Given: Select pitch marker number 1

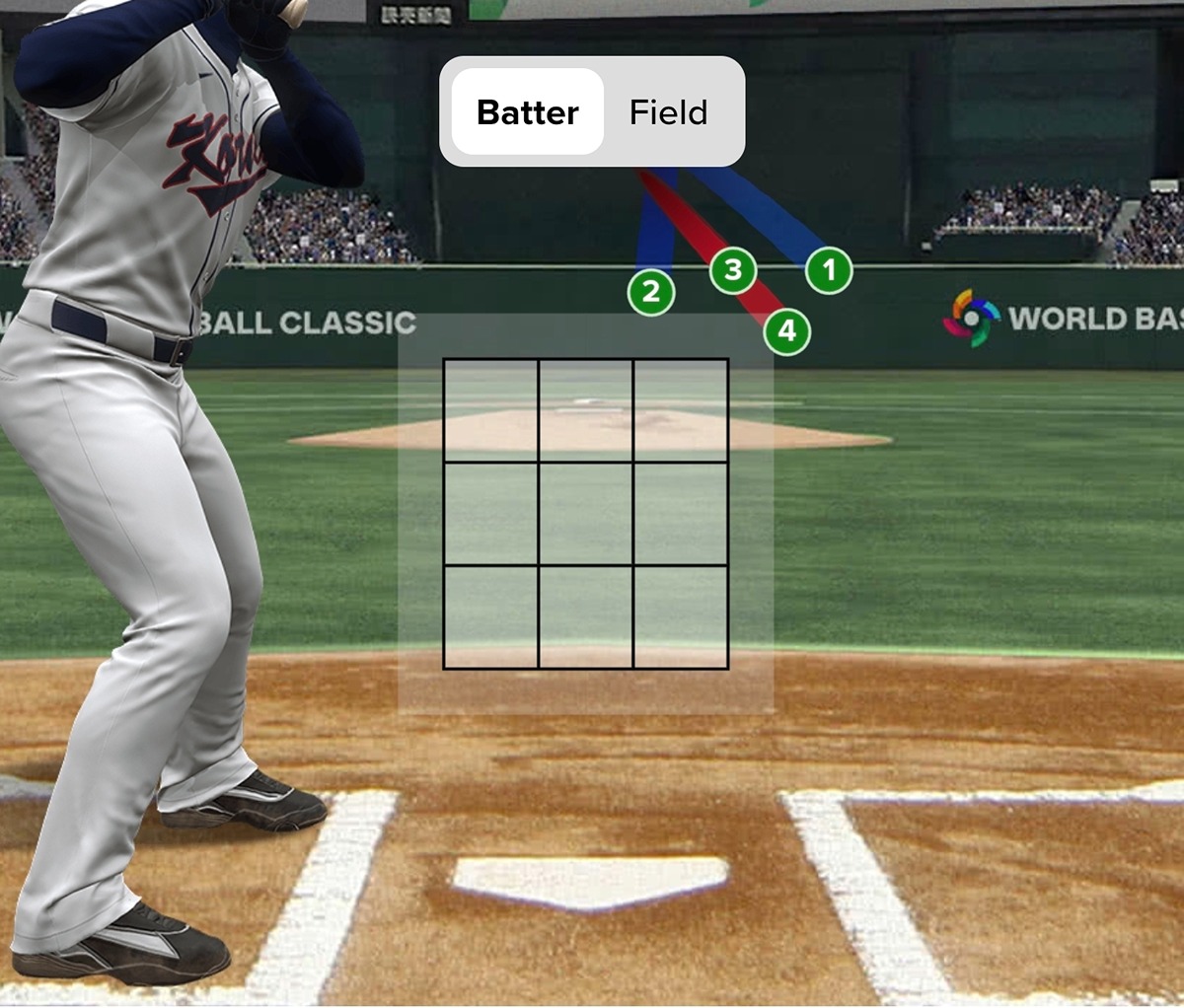Looking at the screenshot, I should tap(829, 270).
